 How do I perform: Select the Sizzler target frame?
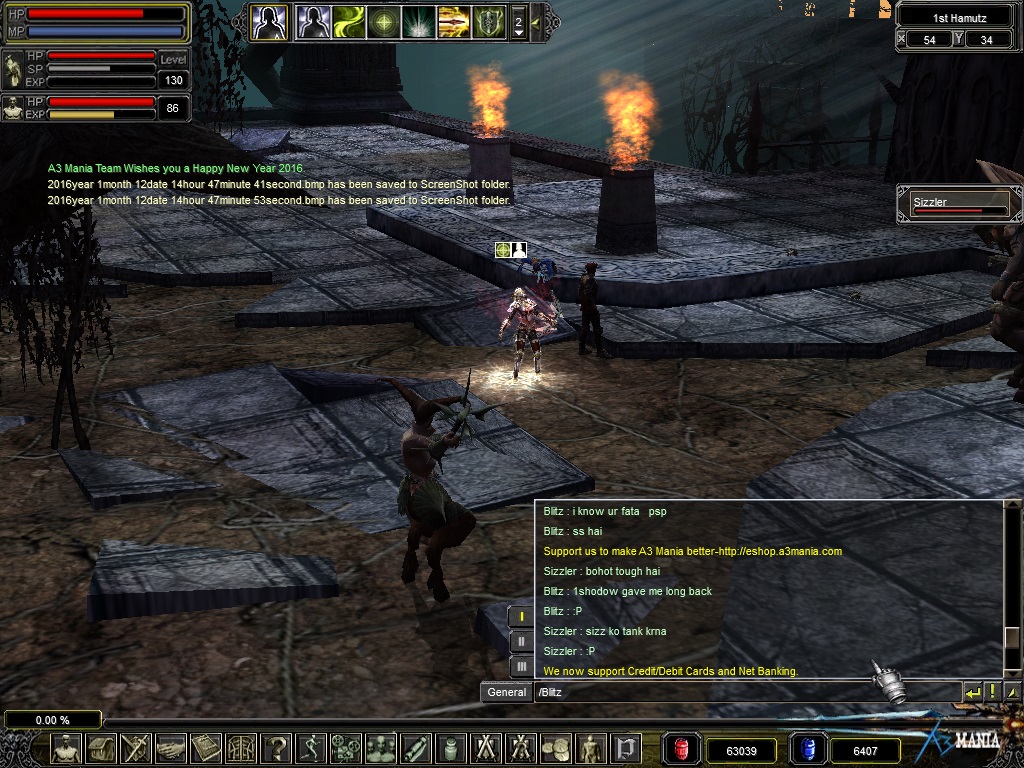click(x=959, y=205)
